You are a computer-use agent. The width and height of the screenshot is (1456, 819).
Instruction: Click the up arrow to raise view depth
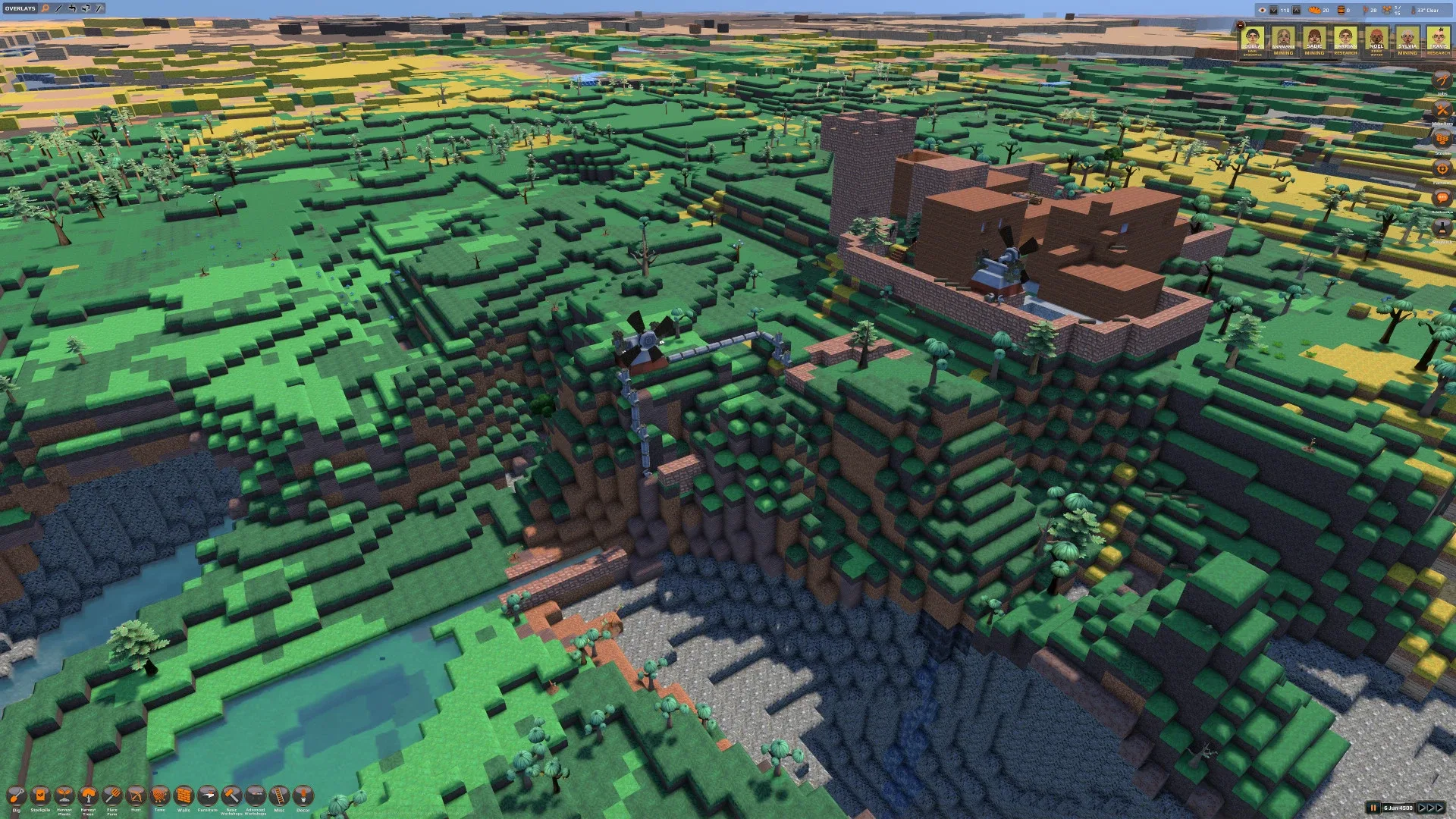(x=1296, y=10)
